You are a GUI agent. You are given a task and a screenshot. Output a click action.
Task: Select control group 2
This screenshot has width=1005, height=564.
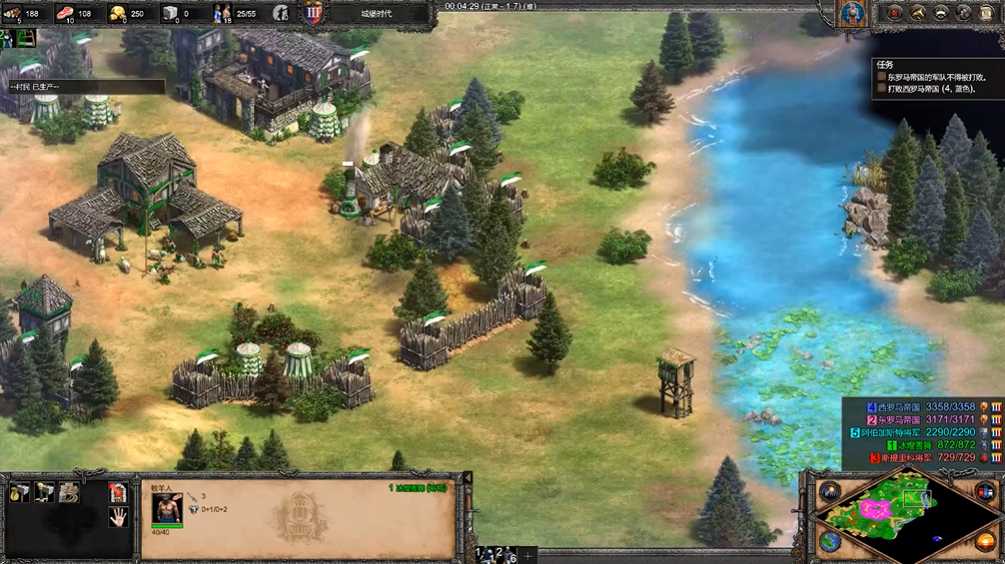point(497,552)
